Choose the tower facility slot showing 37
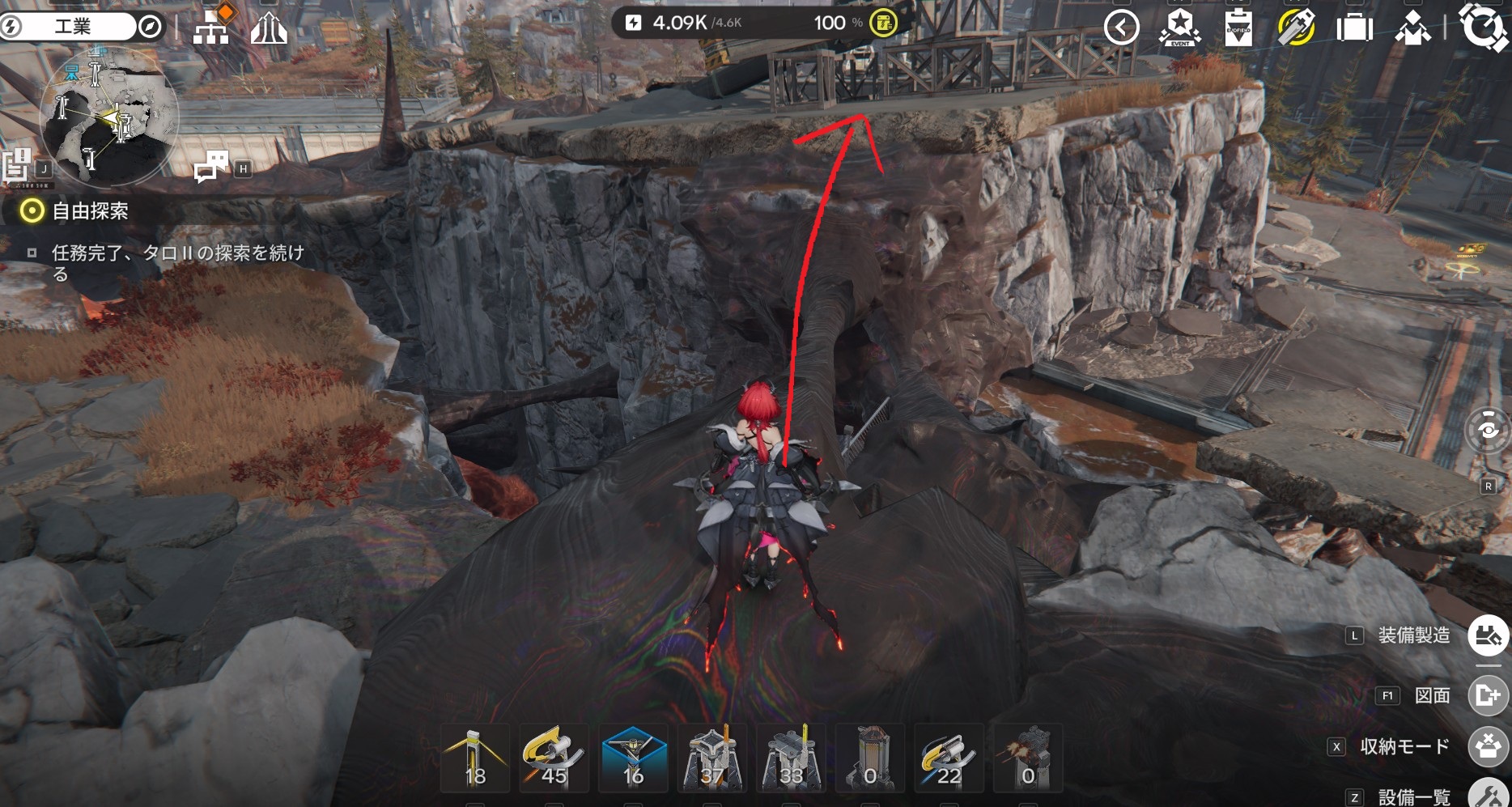Screen dimensions: 1512x807 711,759
